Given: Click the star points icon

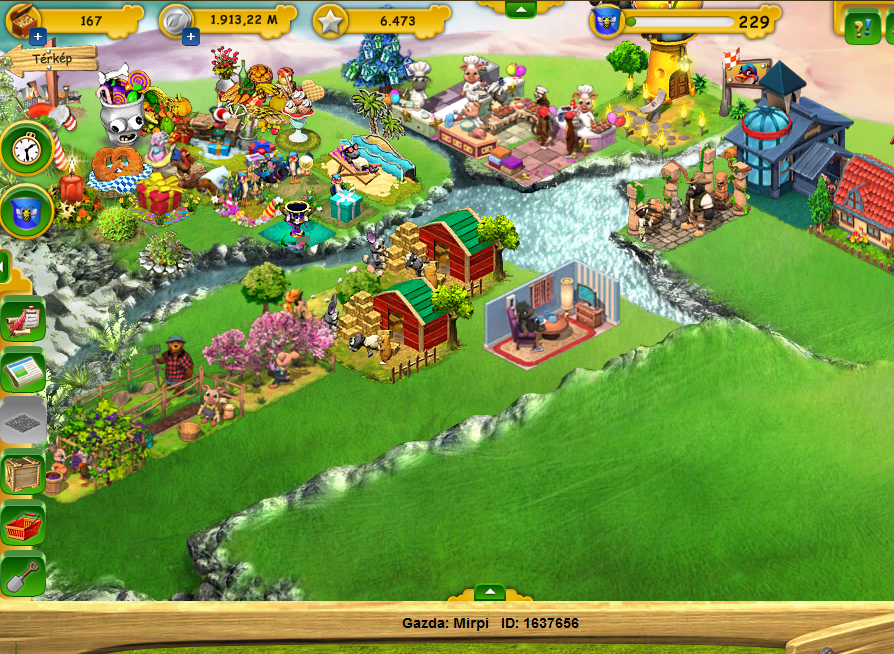Looking at the screenshot, I should coord(330,20).
